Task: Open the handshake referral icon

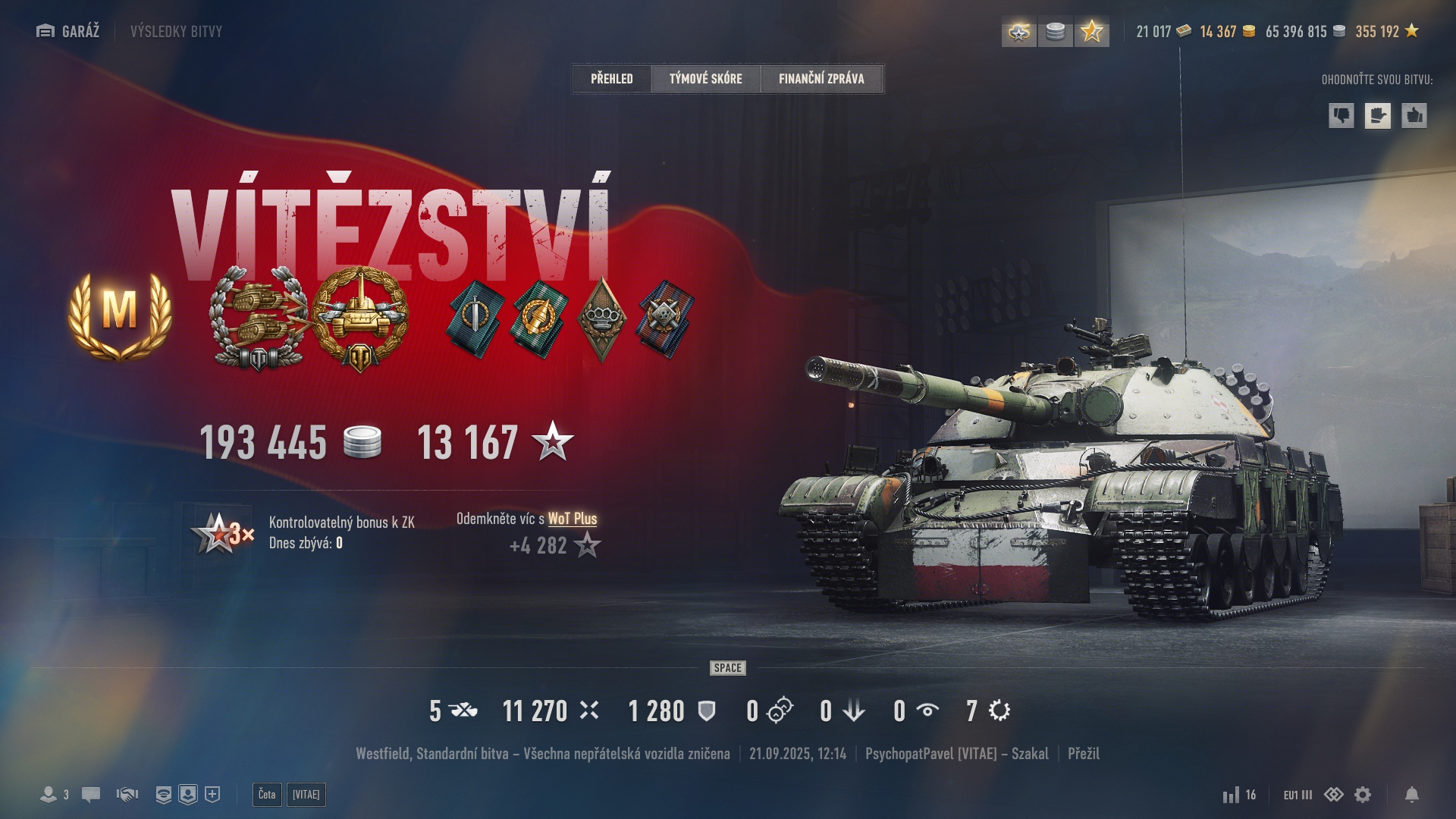Action: tap(127, 794)
